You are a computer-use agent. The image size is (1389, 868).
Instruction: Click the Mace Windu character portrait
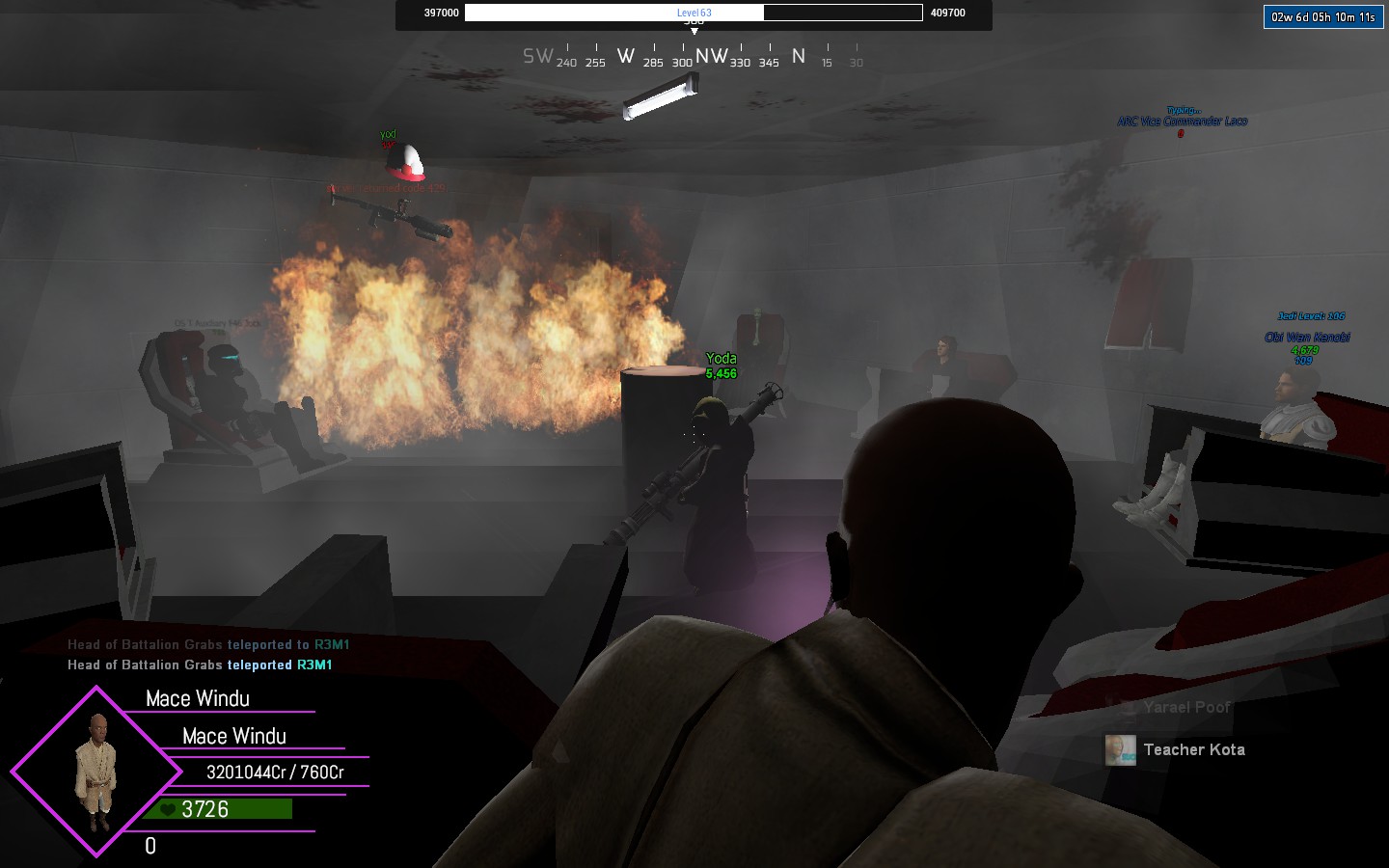tap(96, 772)
